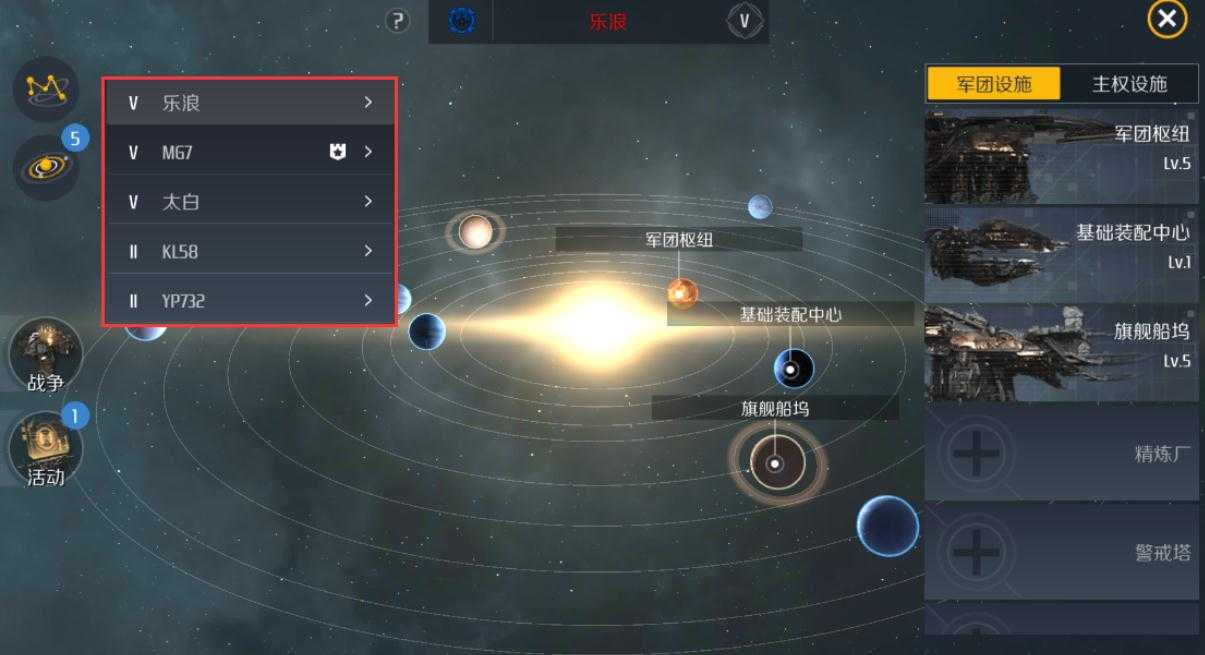This screenshot has width=1205, height=655.
Task: Open the 旗舰船坞 Lv.5 facility card
Action: tap(1061, 352)
